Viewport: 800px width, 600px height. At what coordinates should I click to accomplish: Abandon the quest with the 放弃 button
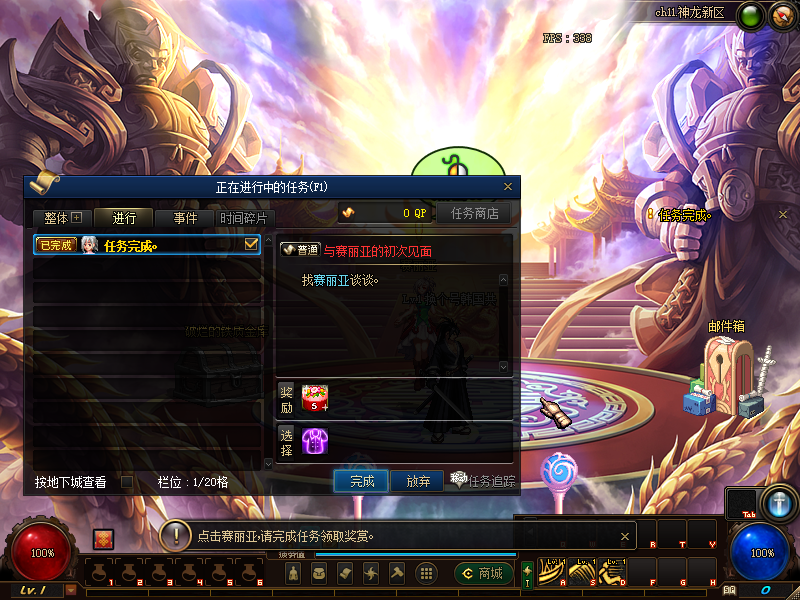click(x=417, y=481)
